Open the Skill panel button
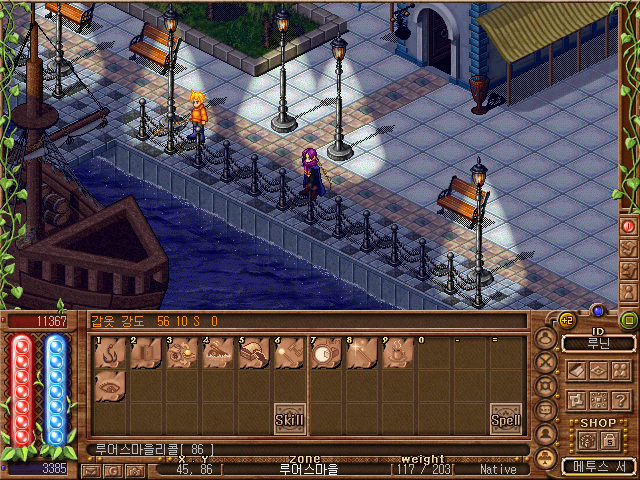The image size is (640, 480). click(289, 418)
